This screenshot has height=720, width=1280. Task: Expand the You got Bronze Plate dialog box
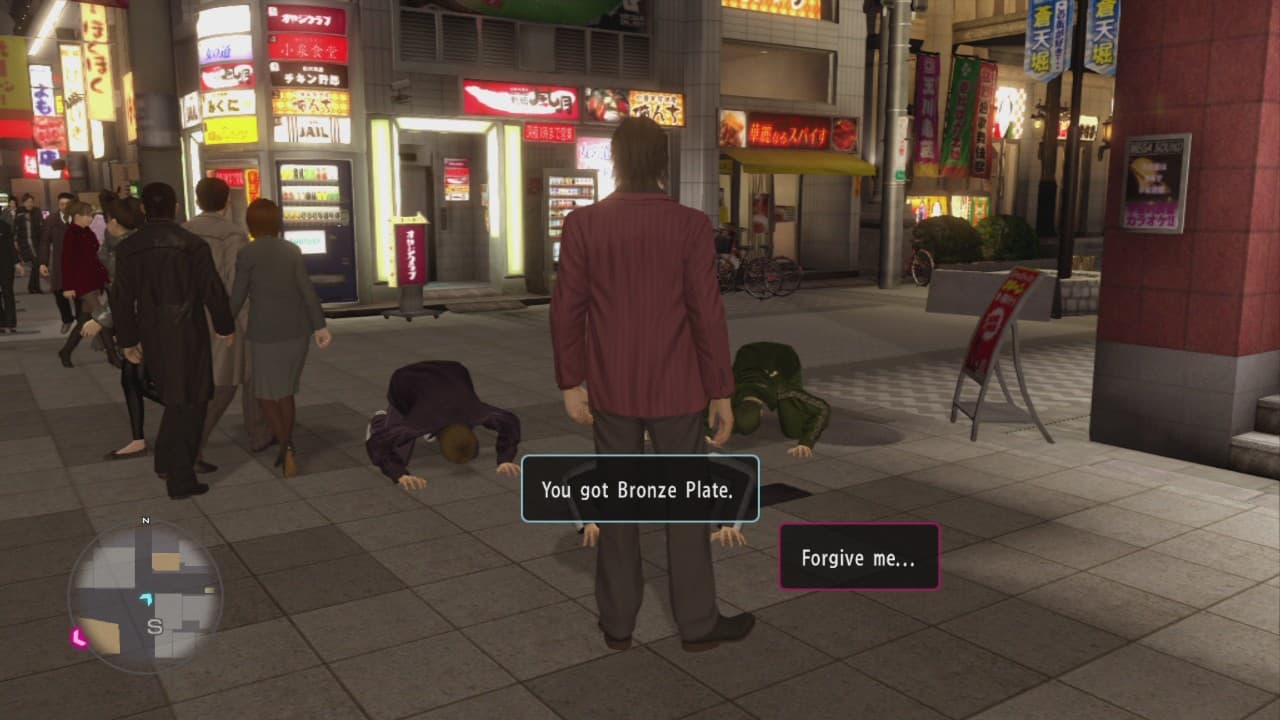click(640, 489)
